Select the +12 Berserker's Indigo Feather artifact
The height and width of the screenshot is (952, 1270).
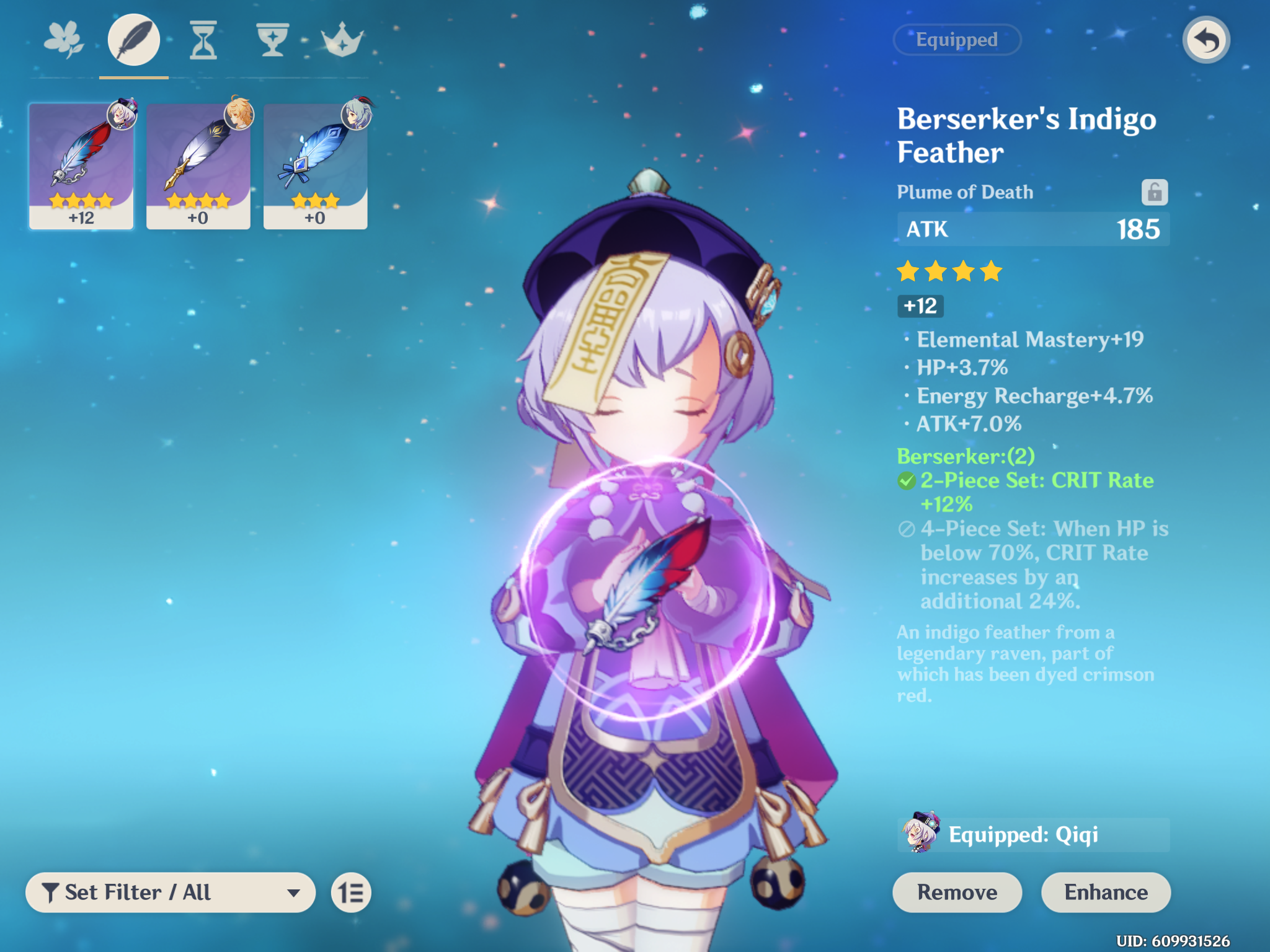(x=81, y=166)
